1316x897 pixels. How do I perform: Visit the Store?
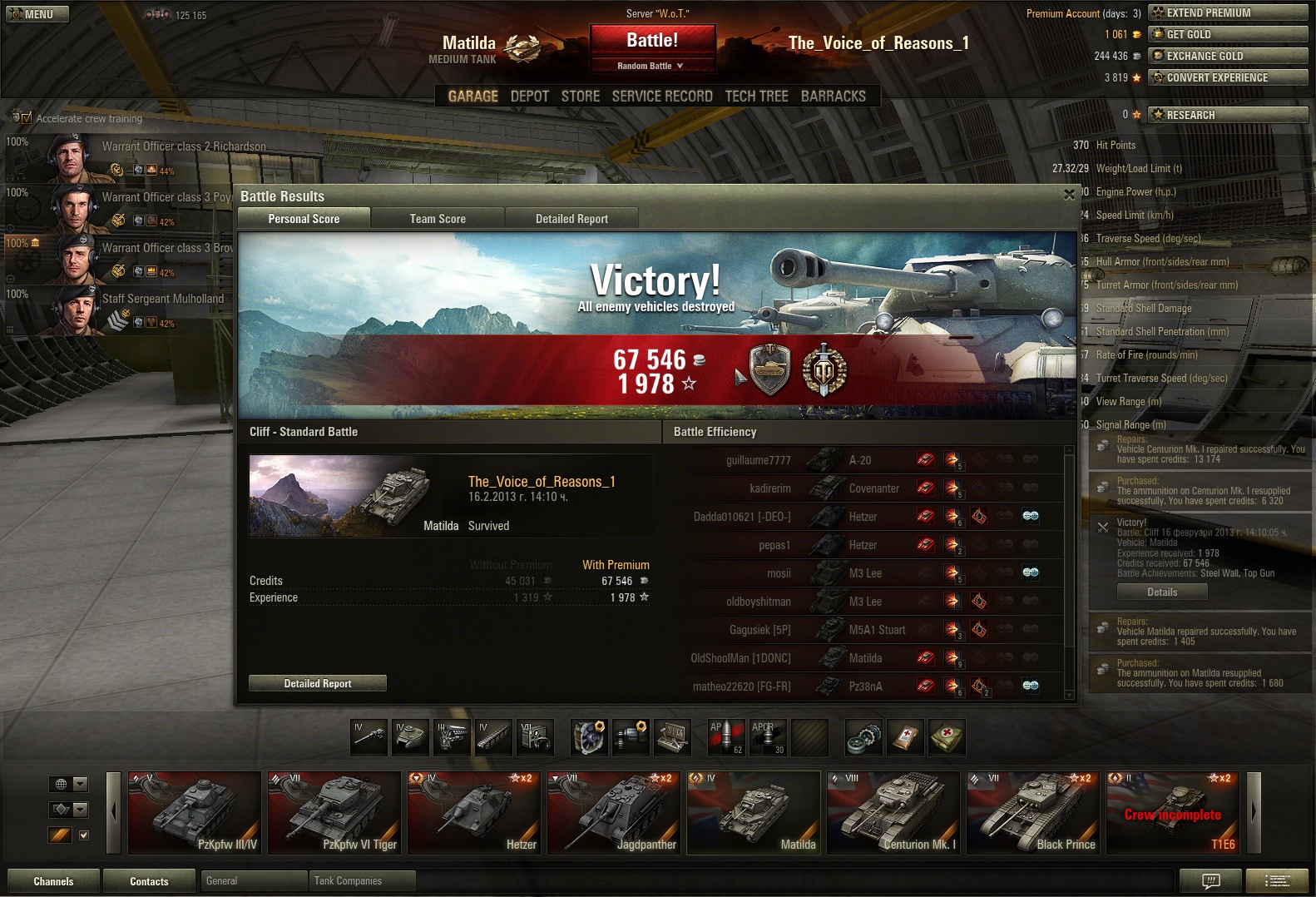point(580,97)
